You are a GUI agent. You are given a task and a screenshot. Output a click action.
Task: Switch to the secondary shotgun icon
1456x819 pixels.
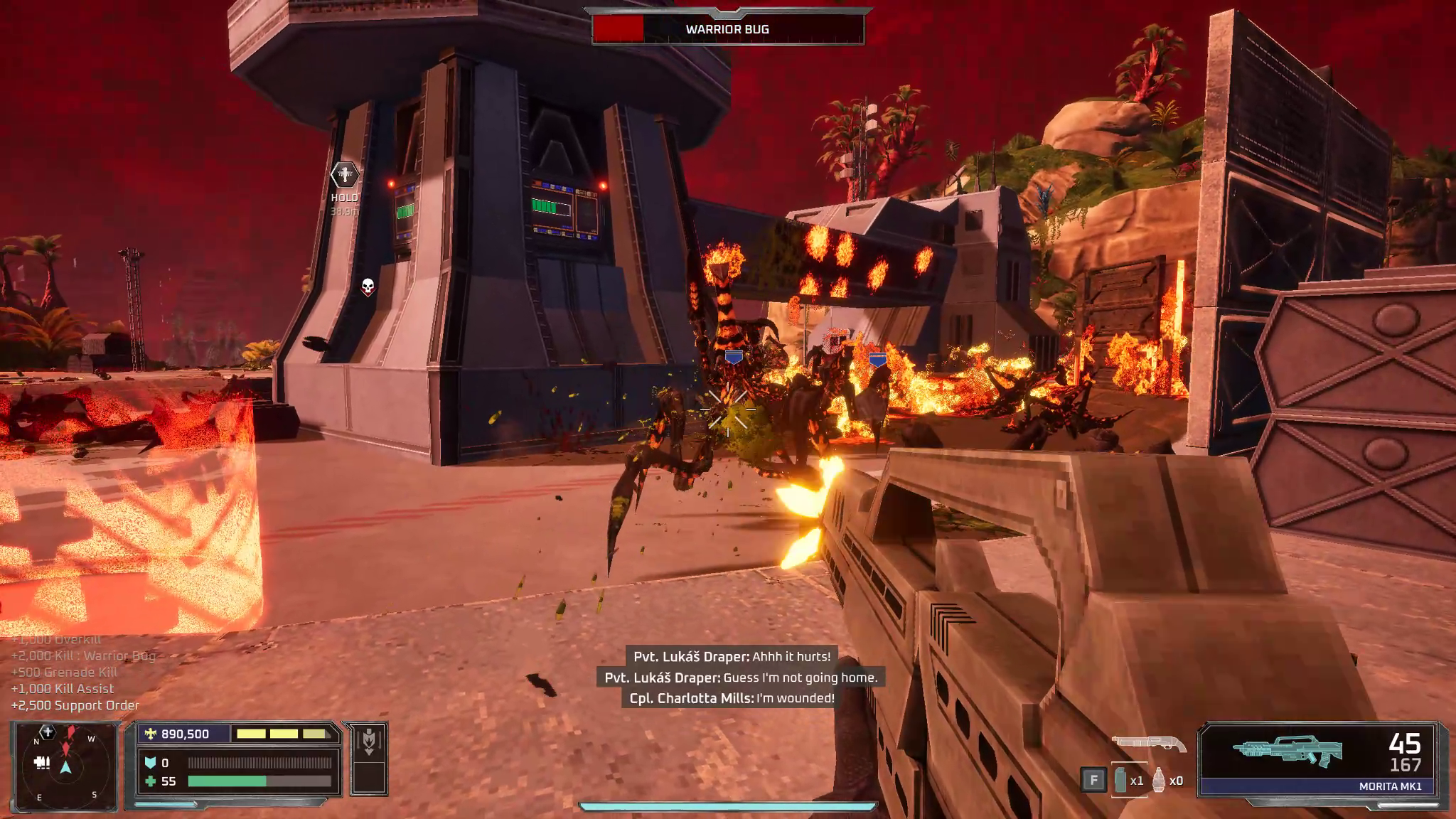1149,744
